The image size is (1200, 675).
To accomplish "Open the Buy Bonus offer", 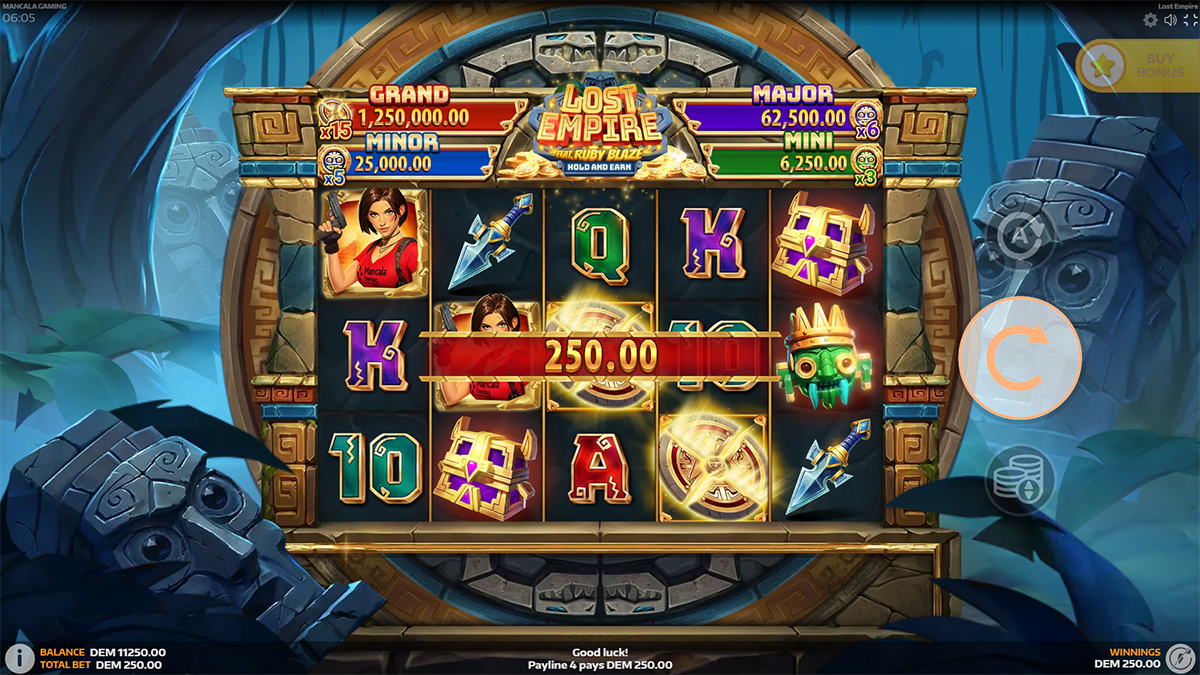I will pyautogui.click(x=1137, y=66).
